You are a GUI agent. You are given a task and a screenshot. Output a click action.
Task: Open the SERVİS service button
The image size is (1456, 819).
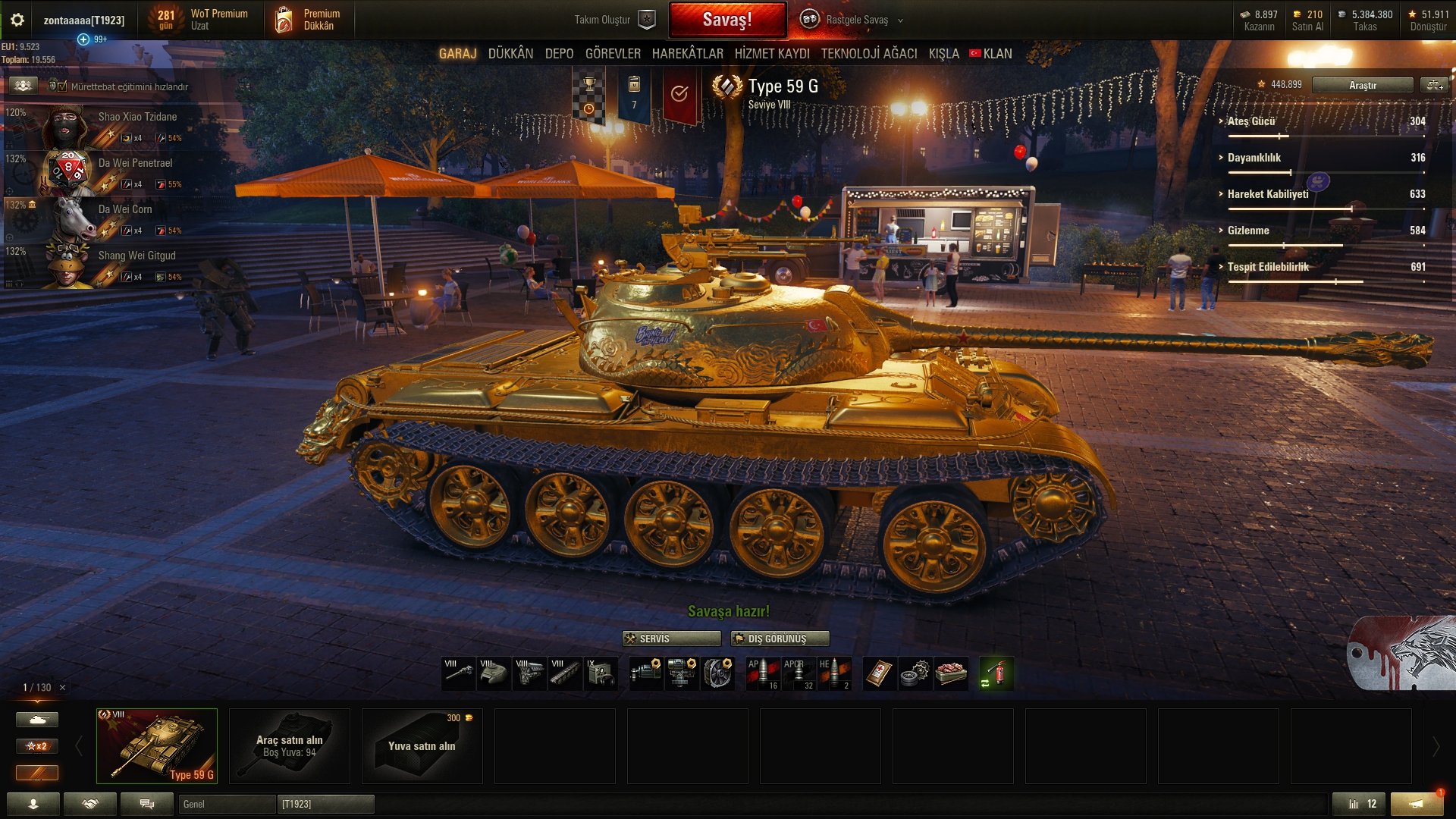(x=671, y=639)
